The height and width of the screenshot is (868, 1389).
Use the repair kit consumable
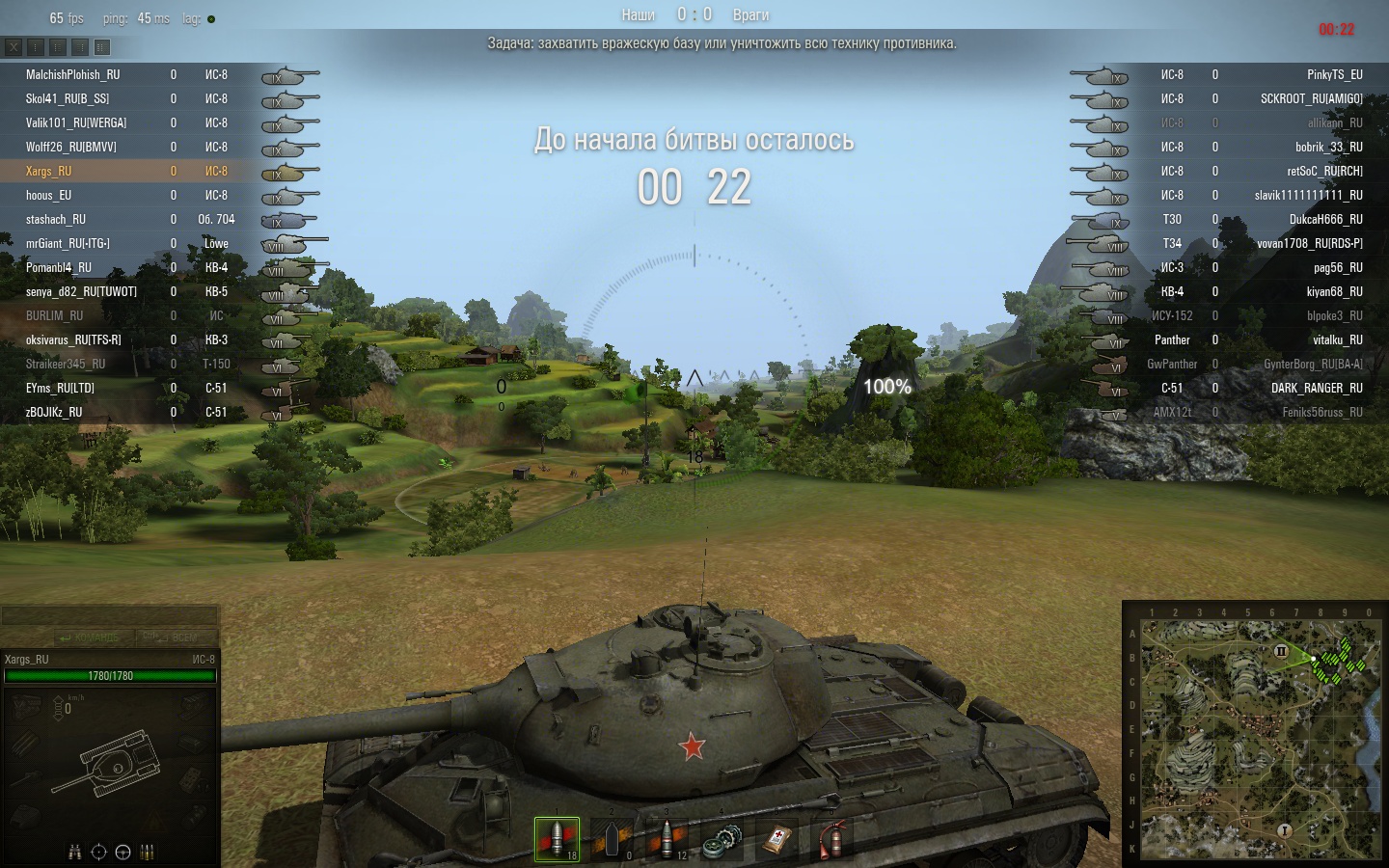(722, 840)
